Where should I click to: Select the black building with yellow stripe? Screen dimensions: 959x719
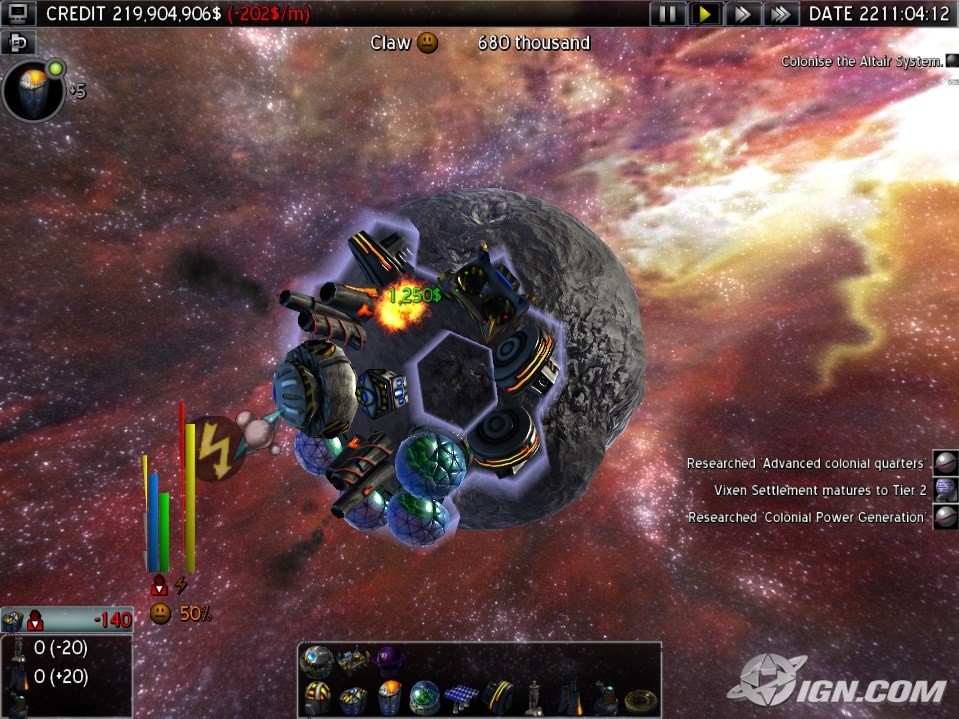click(x=497, y=694)
